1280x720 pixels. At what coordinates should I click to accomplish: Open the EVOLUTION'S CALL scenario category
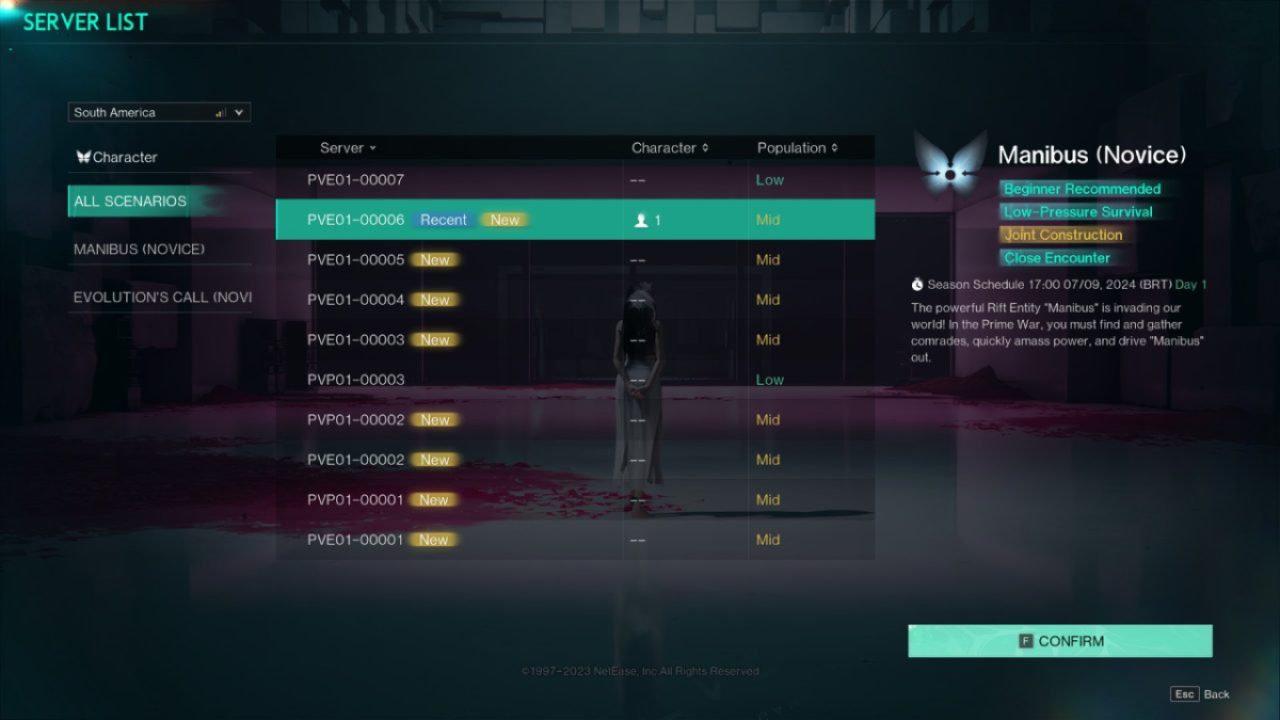pyautogui.click(x=160, y=296)
